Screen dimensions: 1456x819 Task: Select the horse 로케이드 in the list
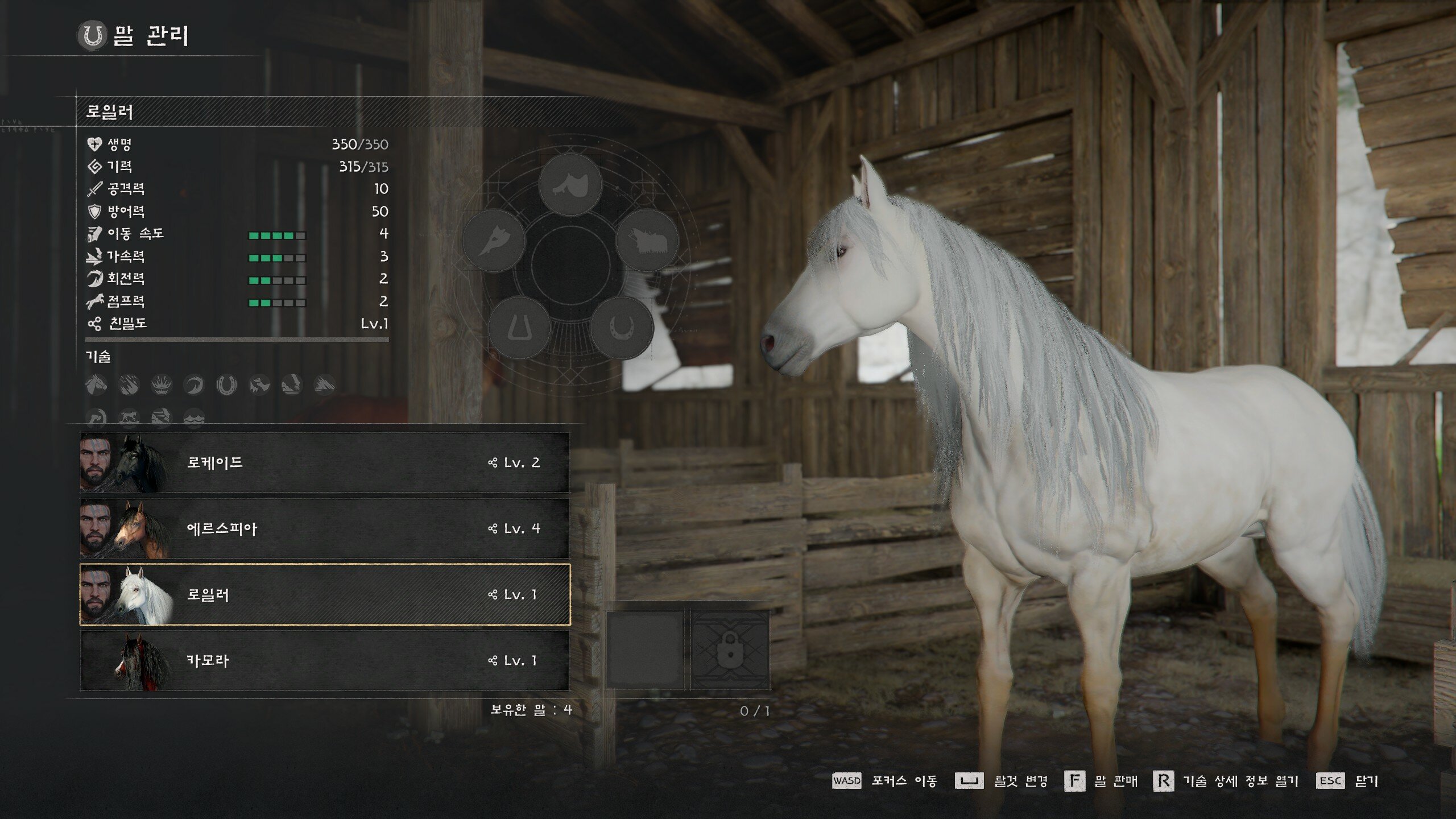(x=324, y=462)
